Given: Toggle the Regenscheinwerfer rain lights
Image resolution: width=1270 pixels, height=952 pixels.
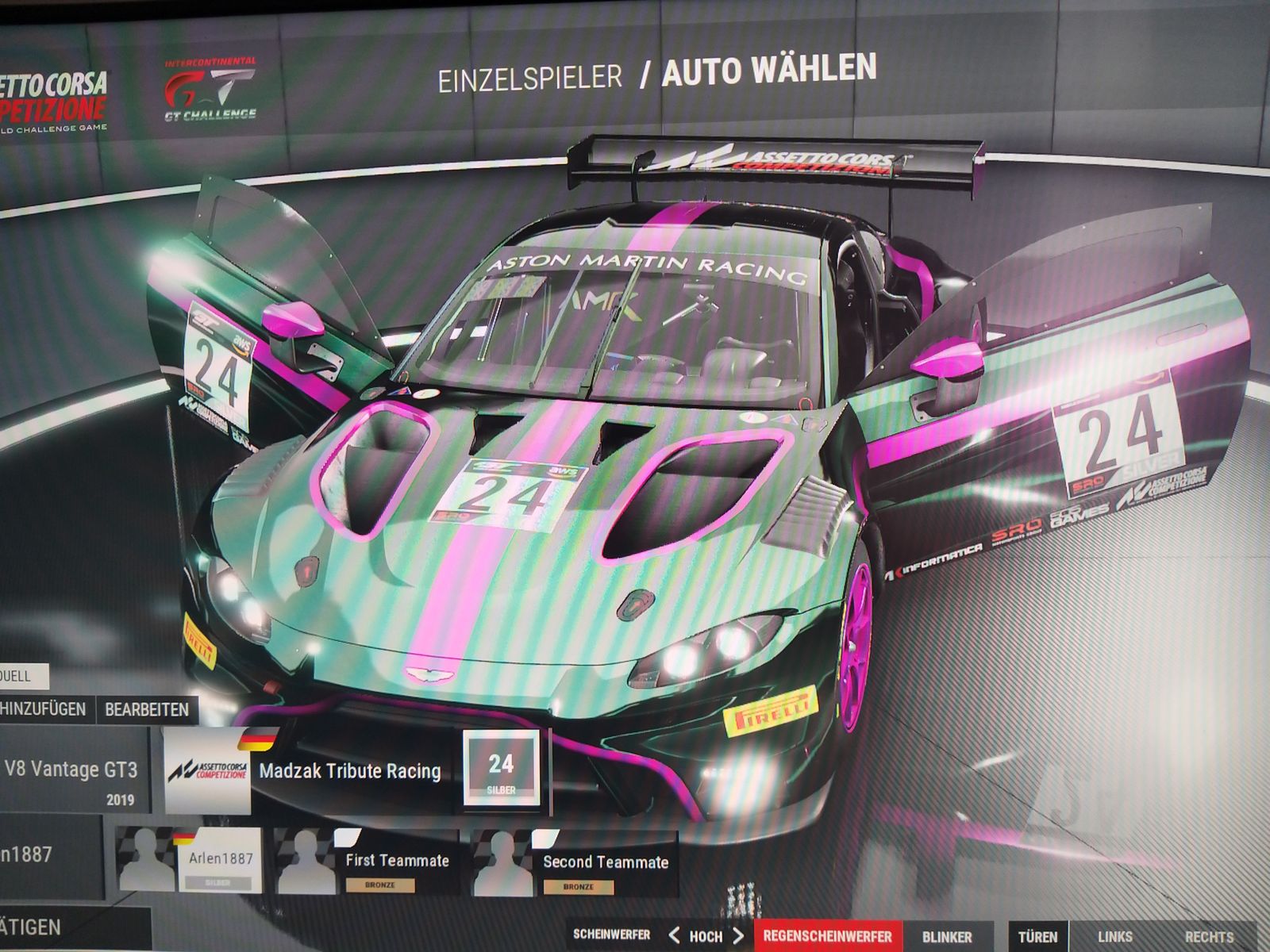Looking at the screenshot, I should click(827, 936).
